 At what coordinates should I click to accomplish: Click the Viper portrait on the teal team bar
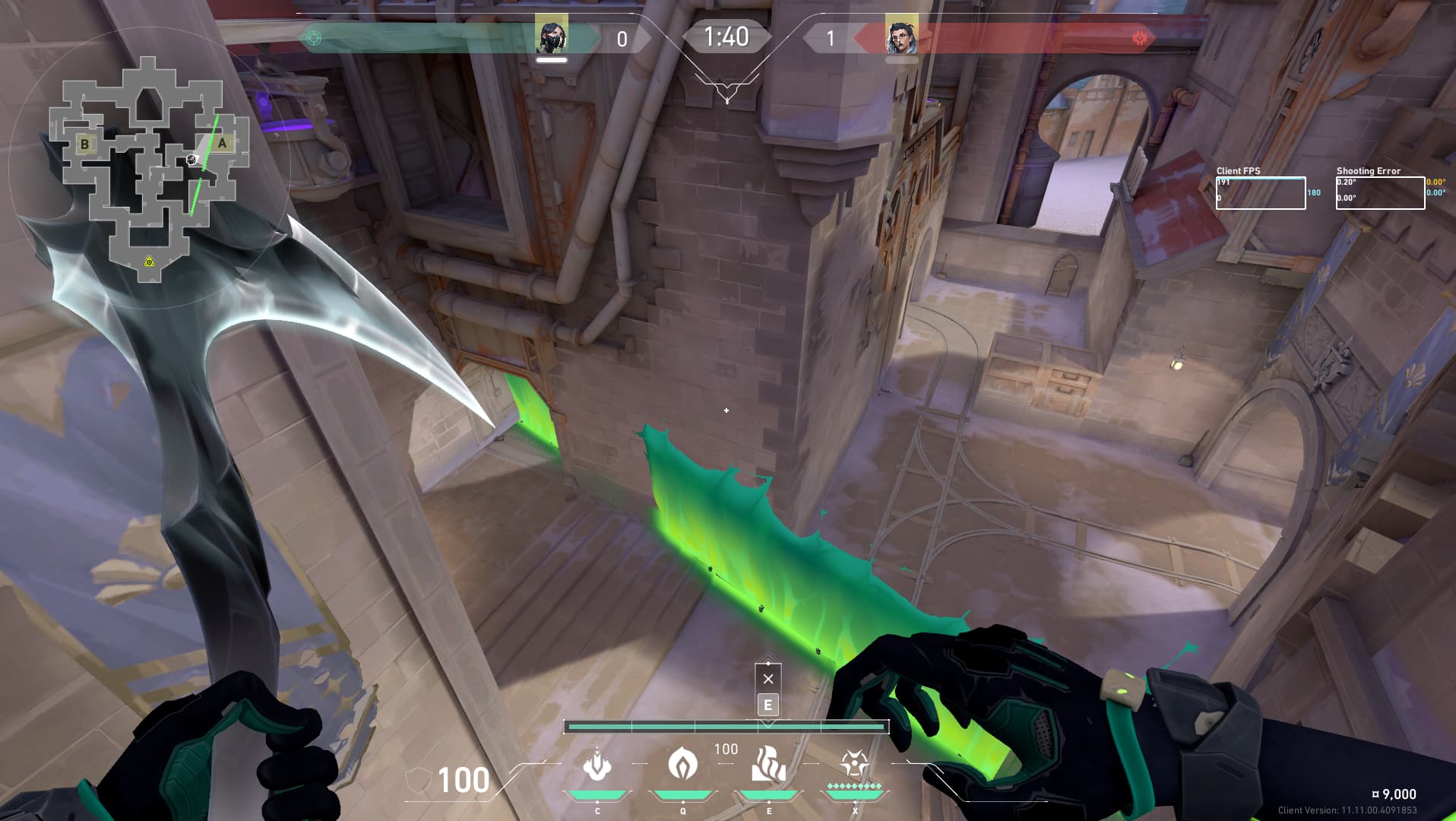pyautogui.click(x=551, y=35)
